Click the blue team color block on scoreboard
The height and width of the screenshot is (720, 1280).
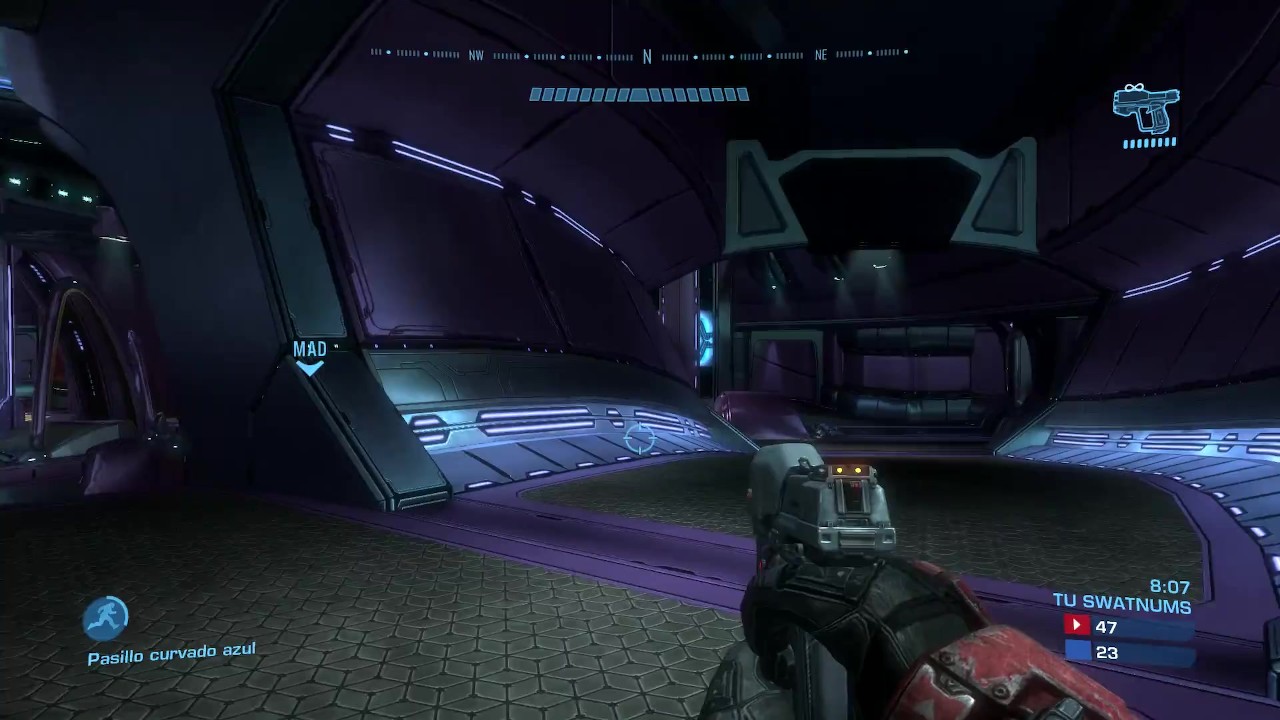click(x=1077, y=651)
